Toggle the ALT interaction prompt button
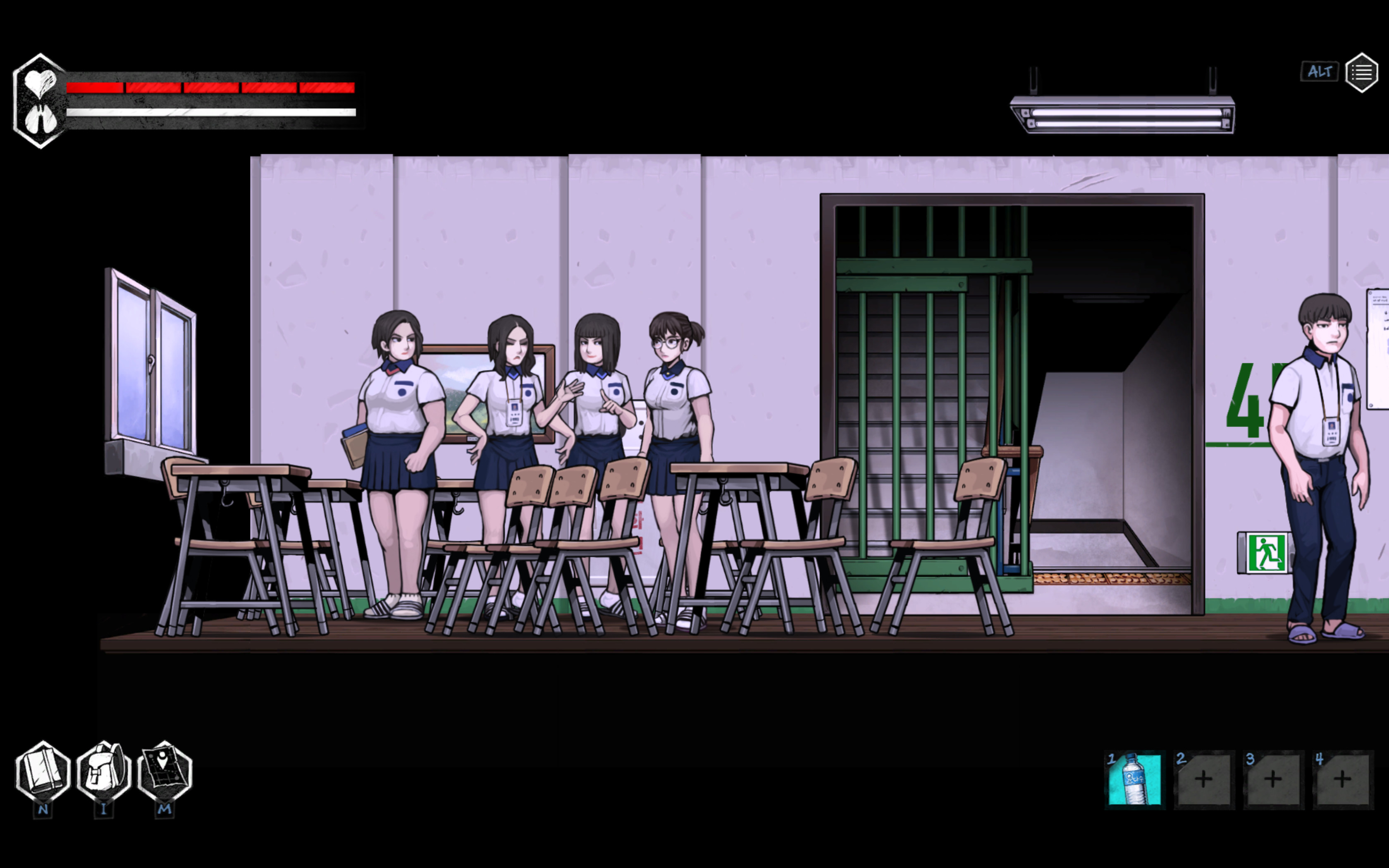The image size is (1389, 868). (1319, 71)
